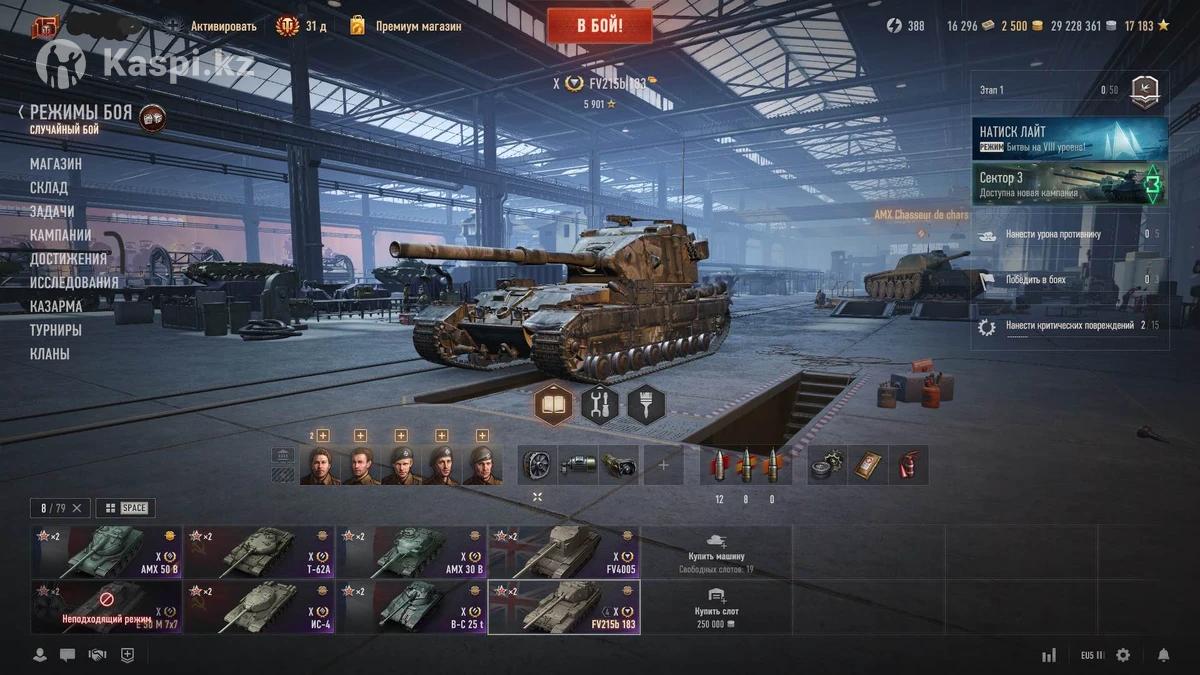Select the AMX 50 B tank tile
Screen dimensions: 1200x675
click(106, 552)
